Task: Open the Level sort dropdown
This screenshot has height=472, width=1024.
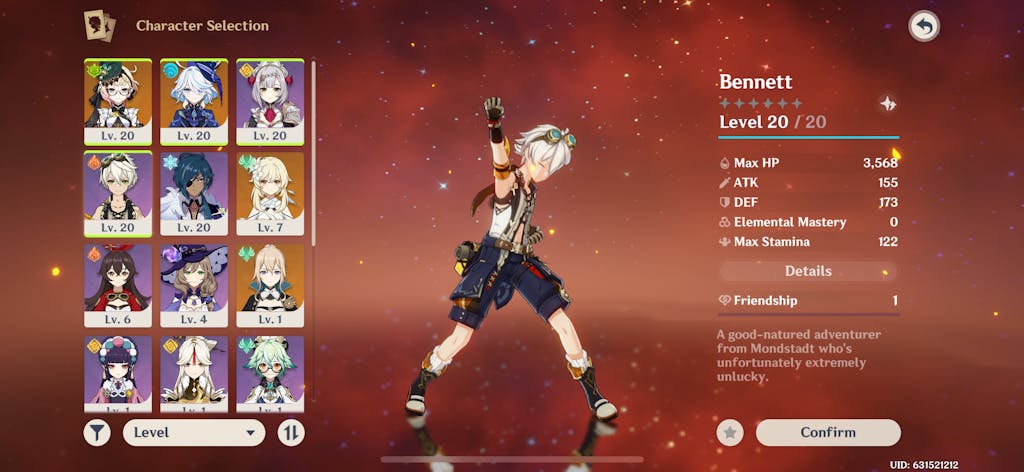Action: (193, 432)
